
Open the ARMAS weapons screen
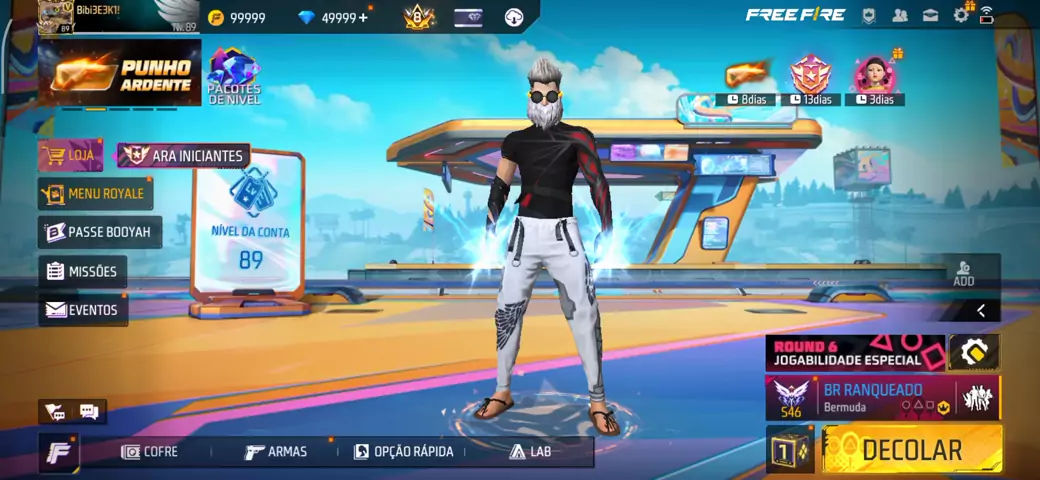(x=277, y=452)
